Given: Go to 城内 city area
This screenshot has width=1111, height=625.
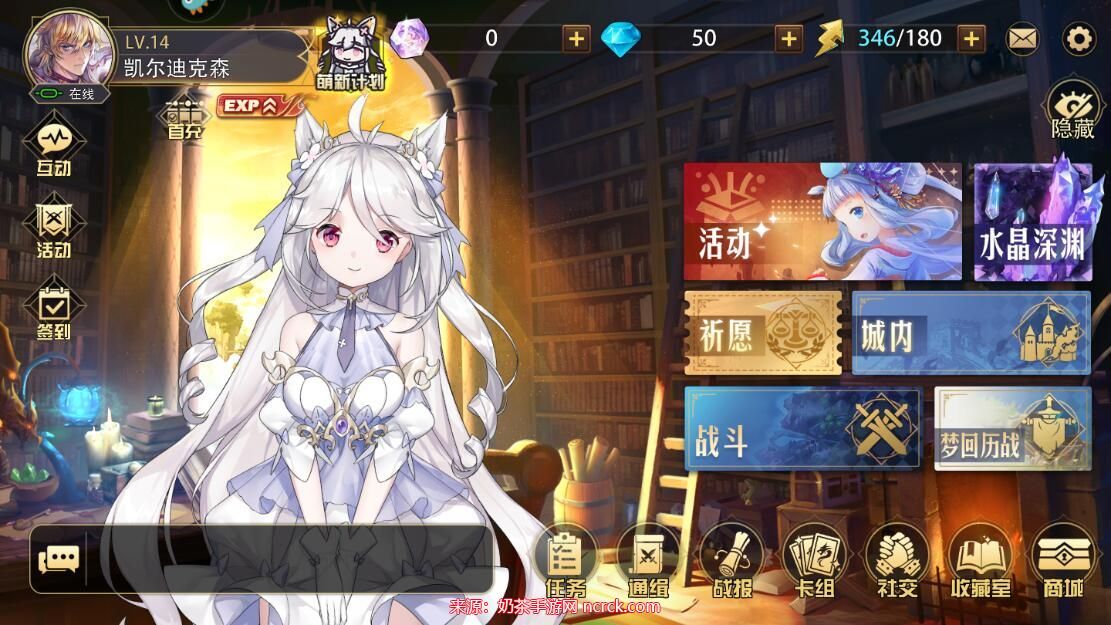Looking at the screenshot, I should coord(970,332).
